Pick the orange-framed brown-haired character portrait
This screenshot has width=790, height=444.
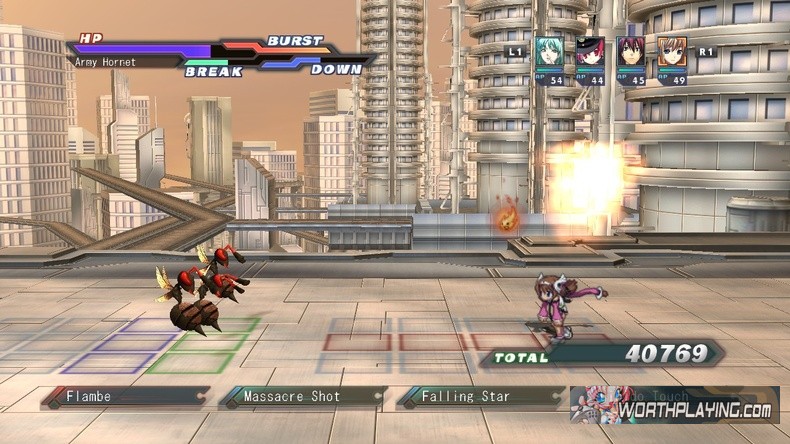(x=672, y=53)
